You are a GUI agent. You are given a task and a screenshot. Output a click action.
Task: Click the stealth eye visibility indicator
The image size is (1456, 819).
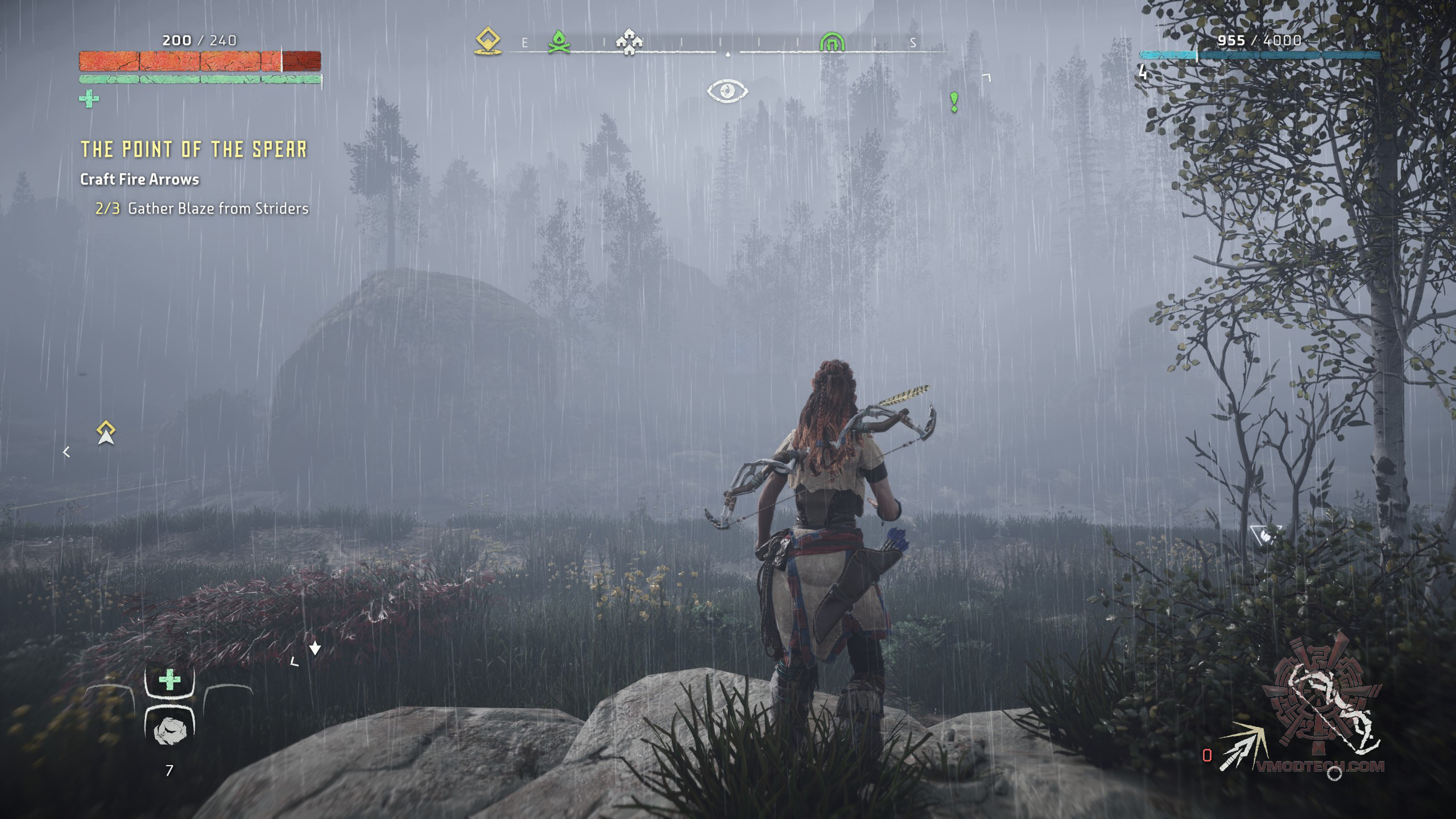(727, 91)
